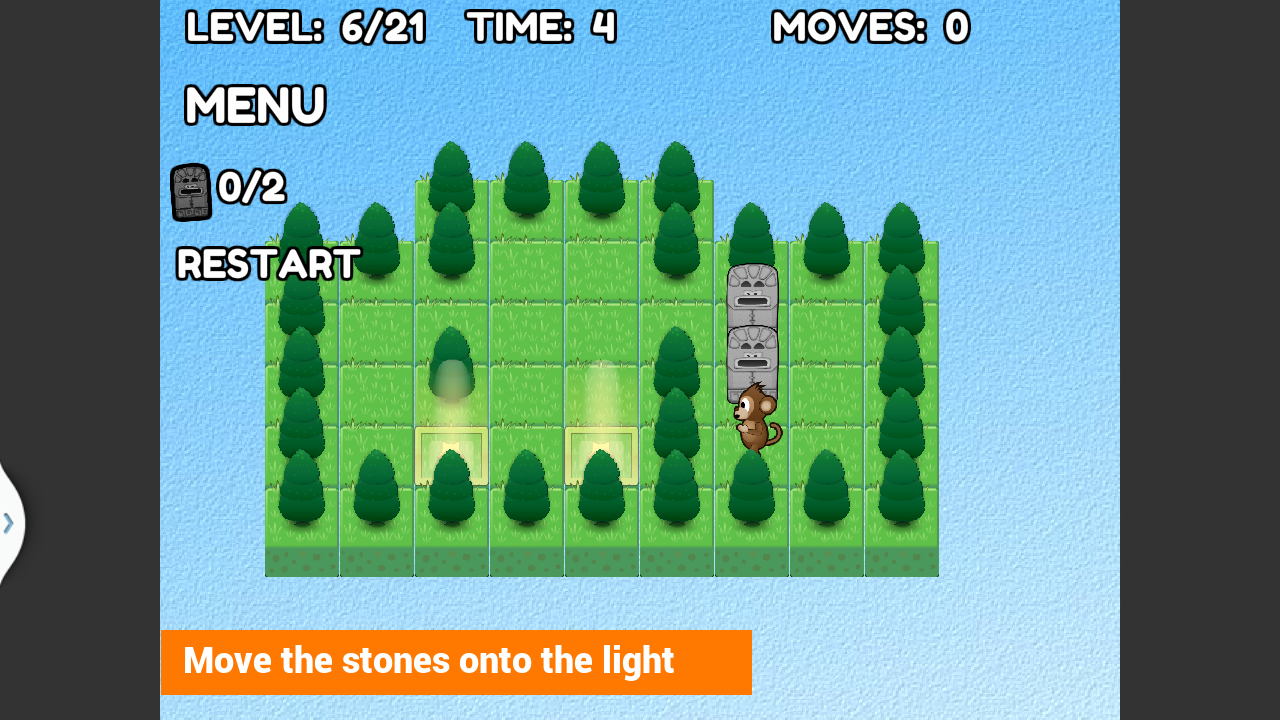Select the top stone block in the forest
The height and width of the screenshot is (720, 1280).
(x=751, y=295)
